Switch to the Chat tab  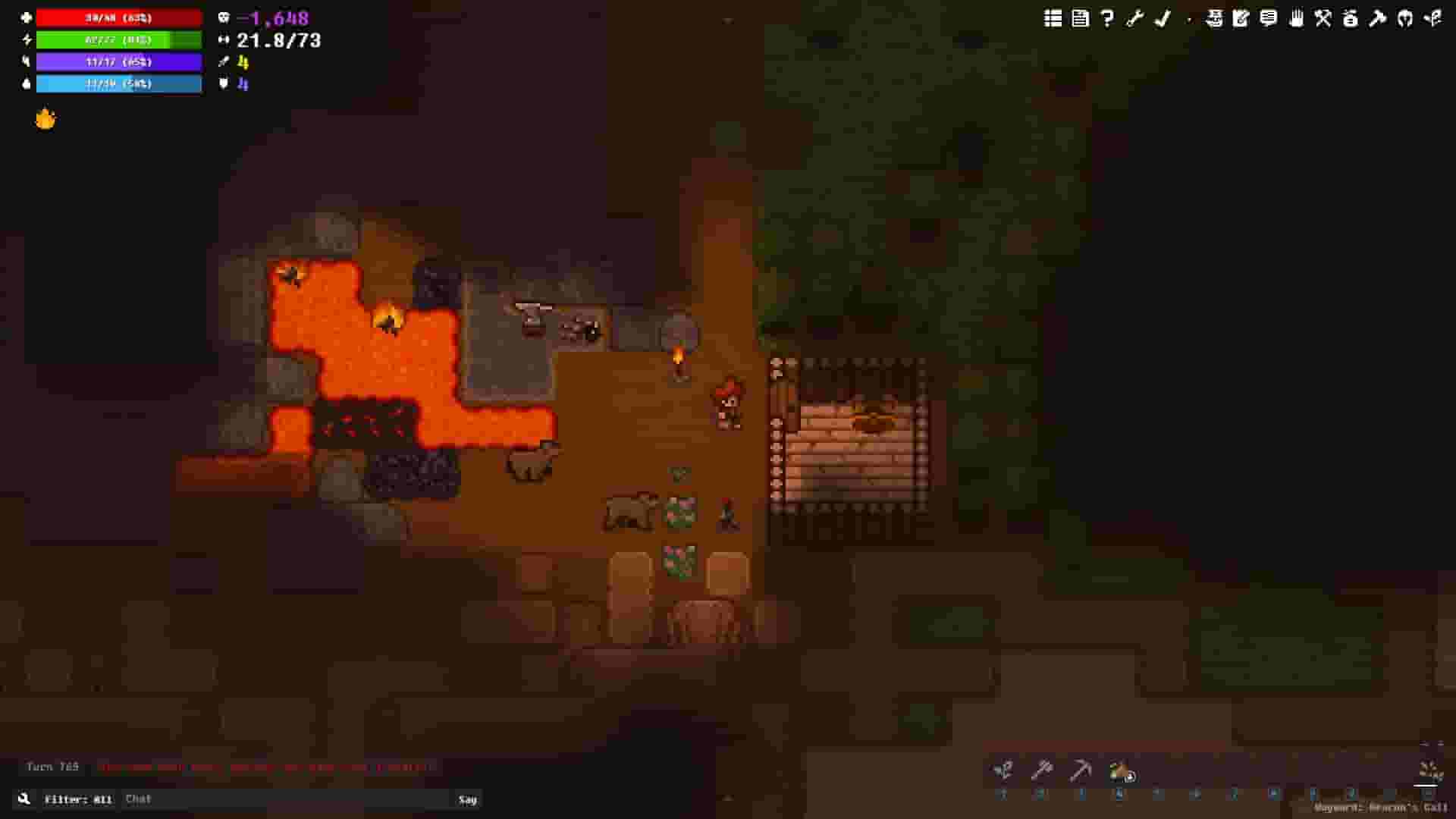click(139, 799)
